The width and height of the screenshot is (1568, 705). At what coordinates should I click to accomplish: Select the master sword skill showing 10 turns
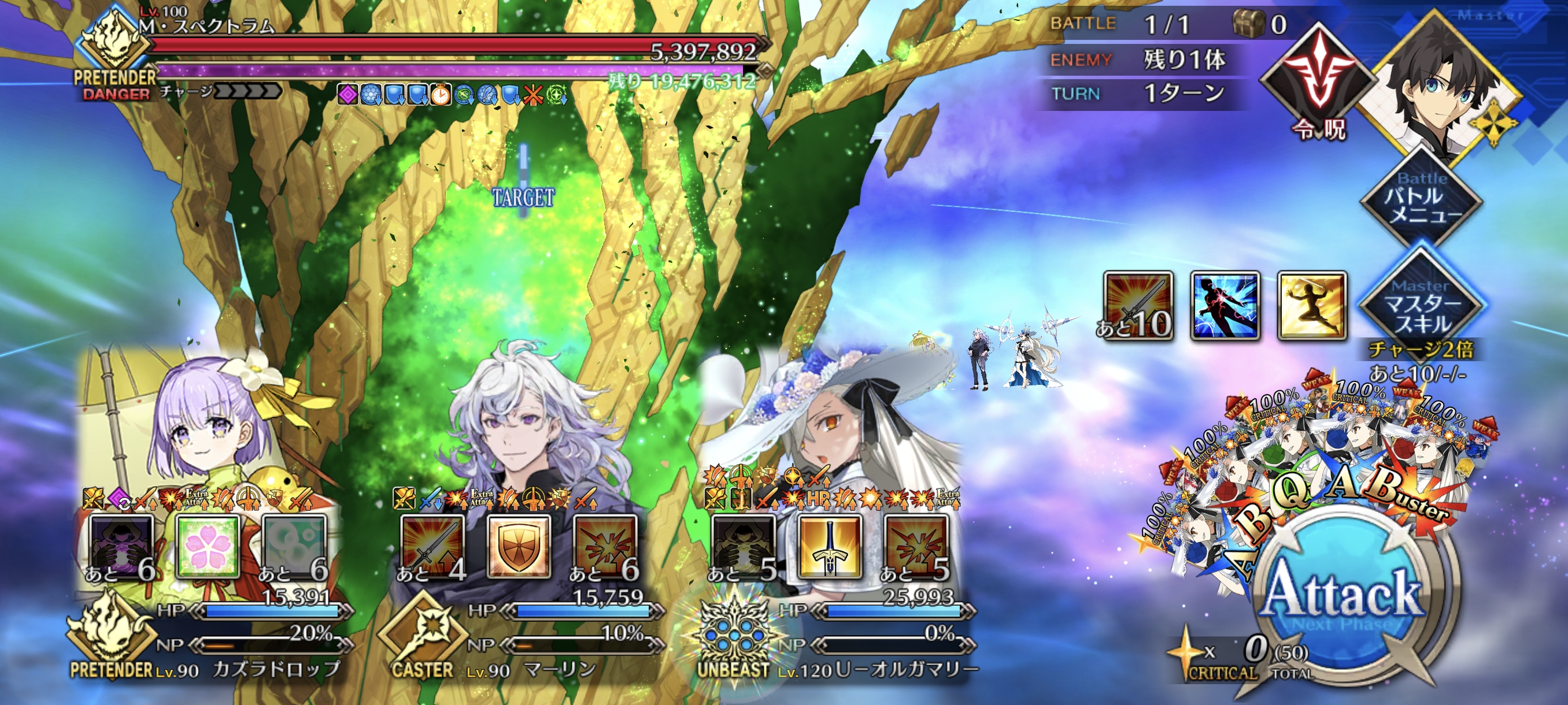click(x=1138, y=305)
